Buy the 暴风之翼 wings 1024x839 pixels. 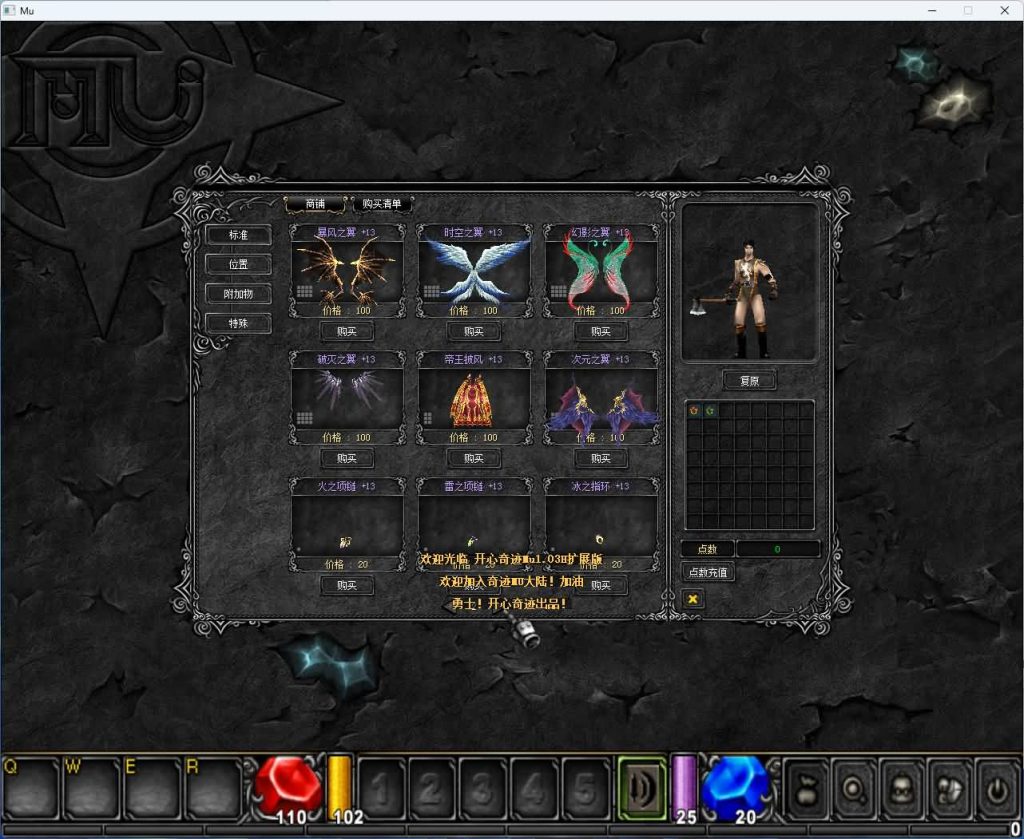[347, 332]
